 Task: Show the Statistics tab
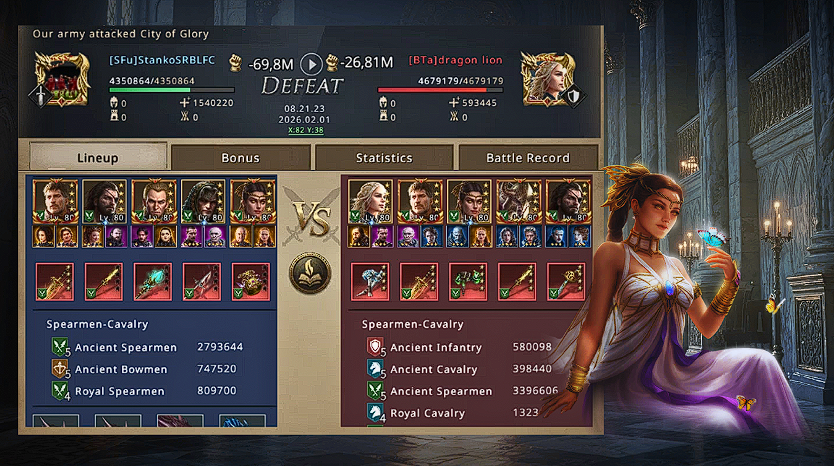tap(384, 157)
